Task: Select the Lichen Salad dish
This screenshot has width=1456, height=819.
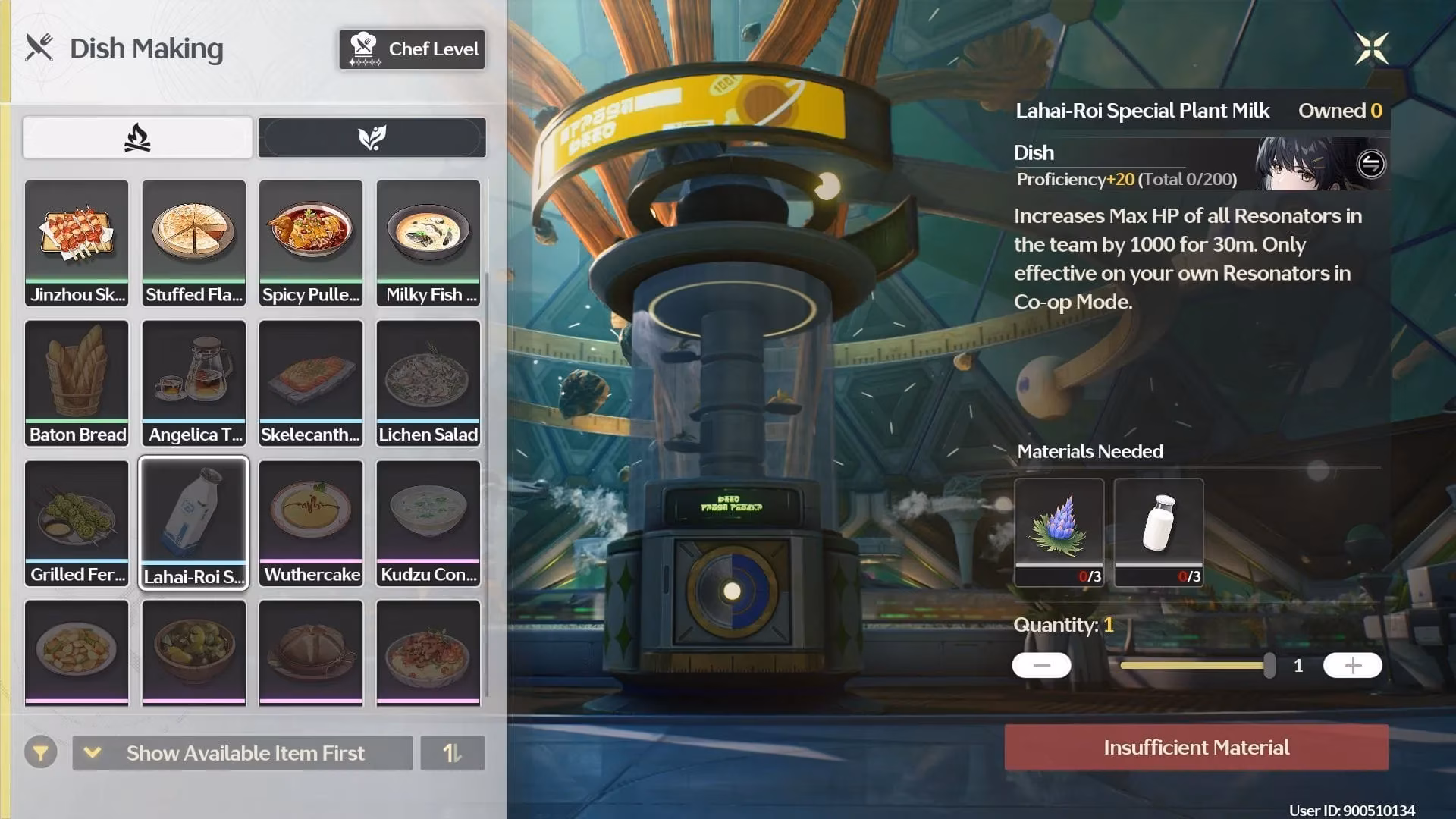Action: 428,383
